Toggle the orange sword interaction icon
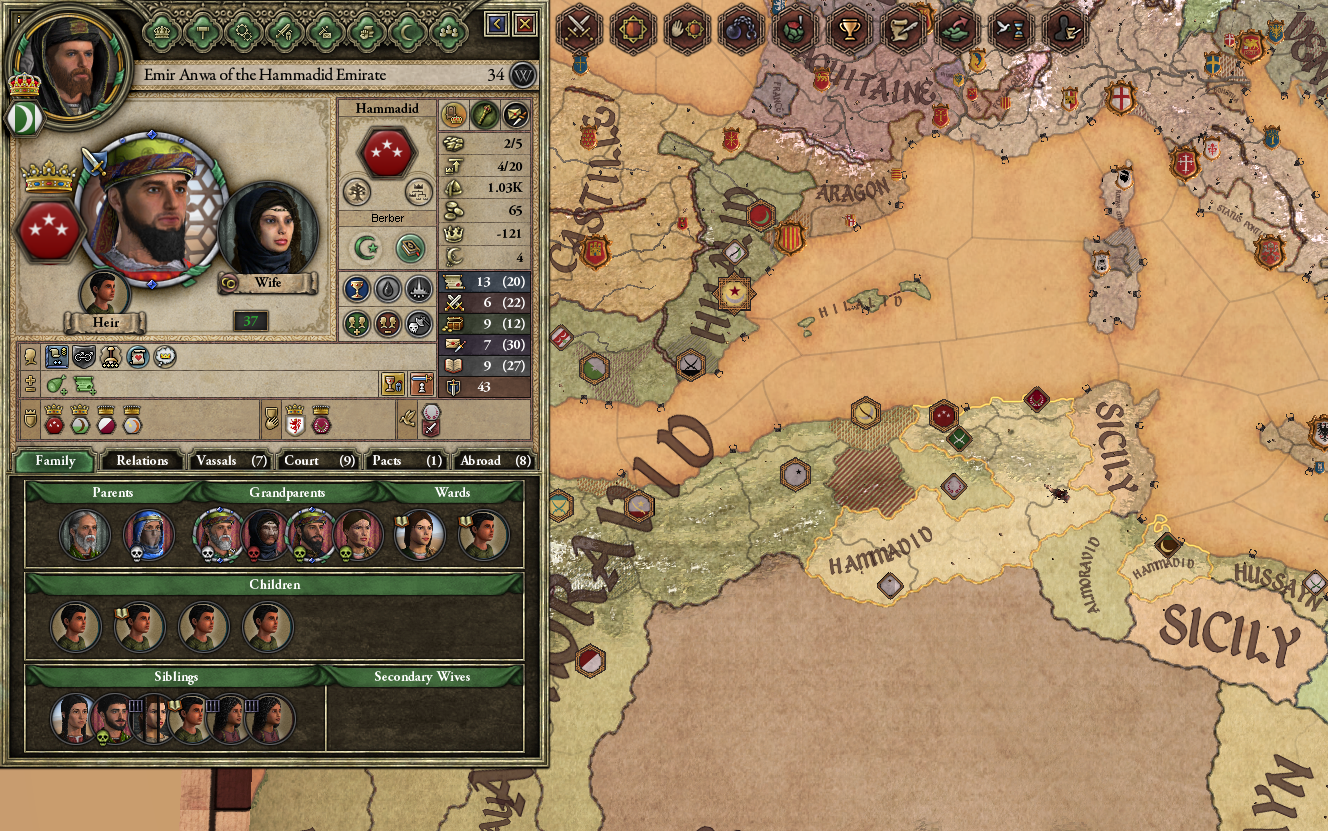1328x831 pixels. click(x=420, y=386)
